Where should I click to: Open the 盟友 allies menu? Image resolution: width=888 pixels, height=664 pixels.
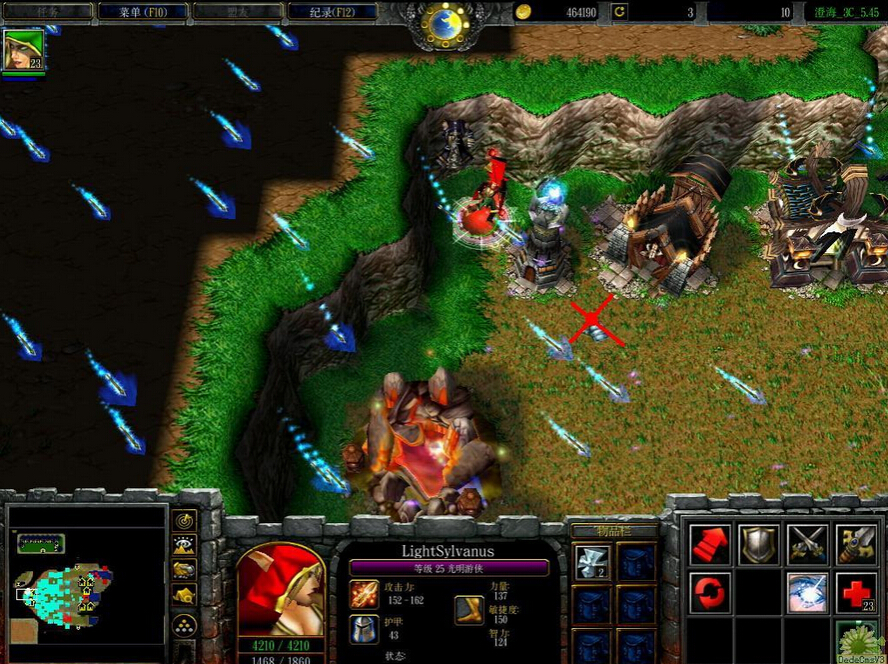tap(236, 12)
